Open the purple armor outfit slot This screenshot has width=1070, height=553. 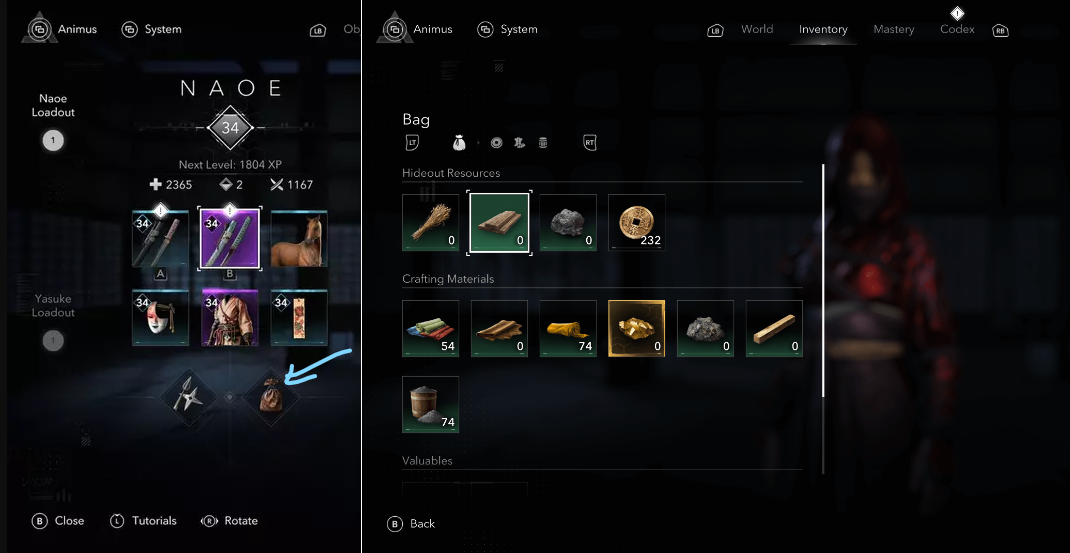(x=230, y=319)
